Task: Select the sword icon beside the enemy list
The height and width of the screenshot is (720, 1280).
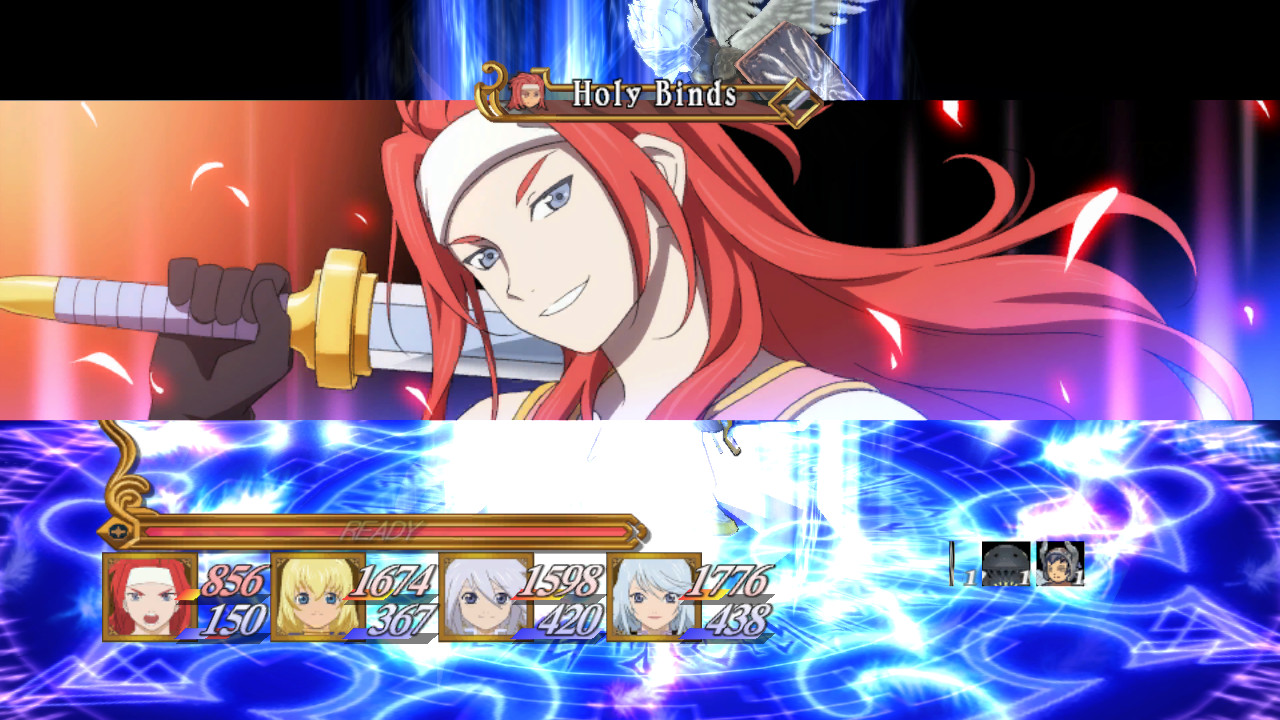Action: (x=952, y=562)
